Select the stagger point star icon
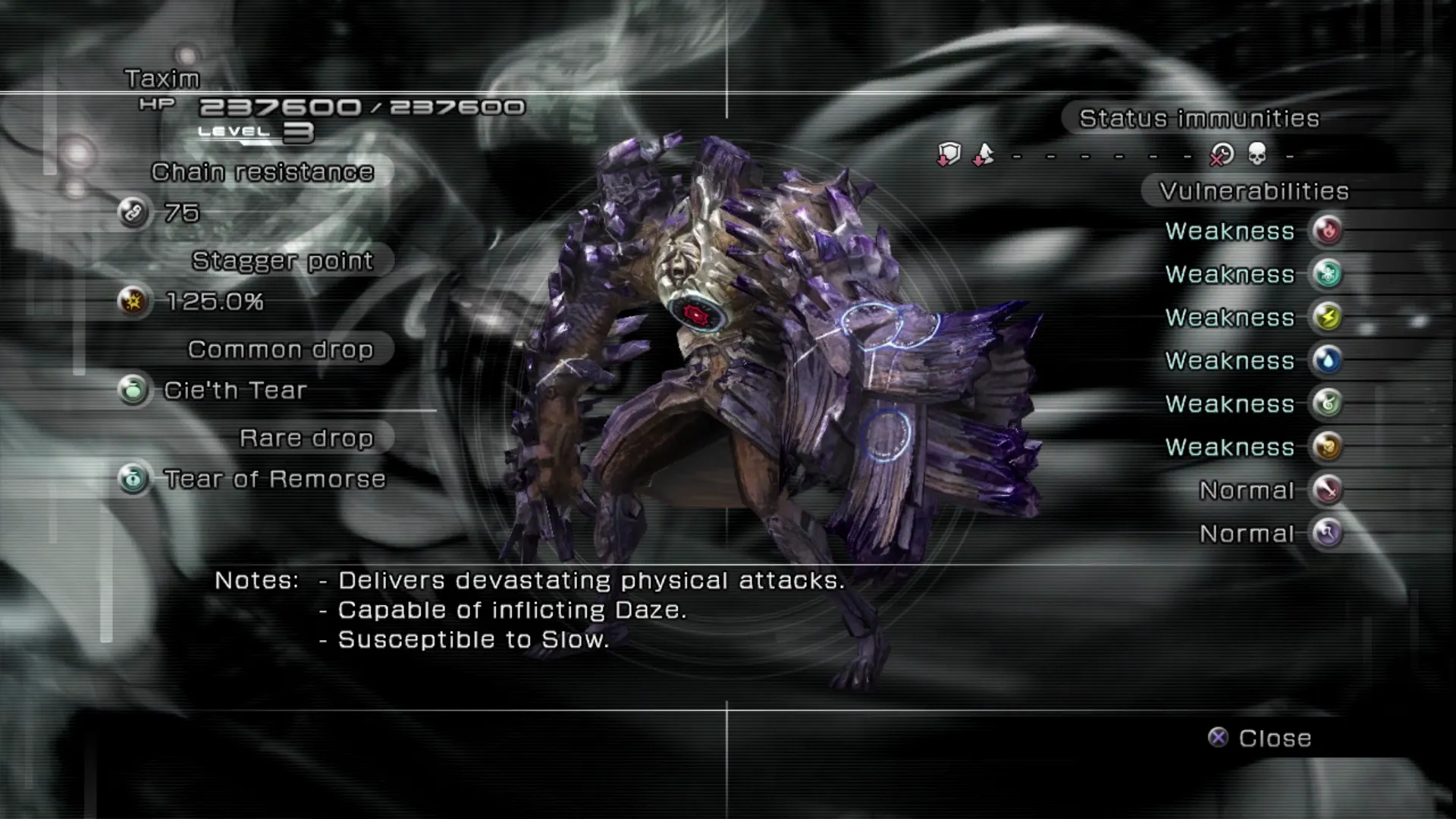Screen dimensions: 1456x819 pyautogui.click(x=133, y=302)
